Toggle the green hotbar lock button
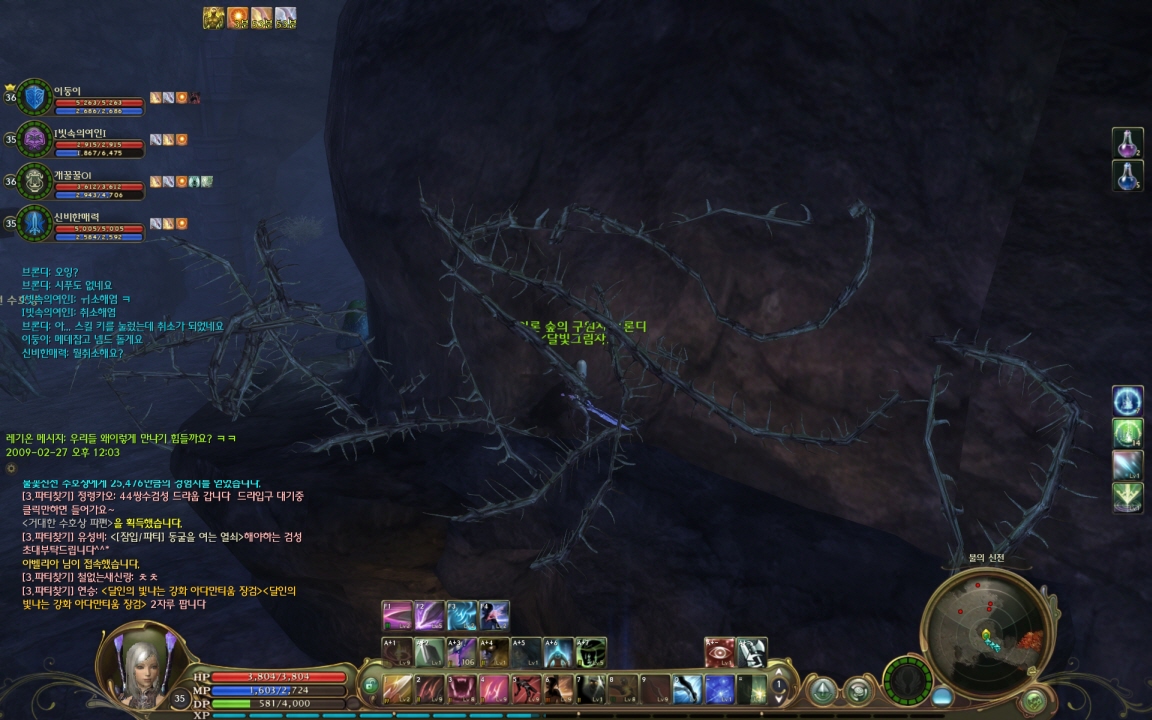This screenshot has height=720, width=1152. point(371,686)
